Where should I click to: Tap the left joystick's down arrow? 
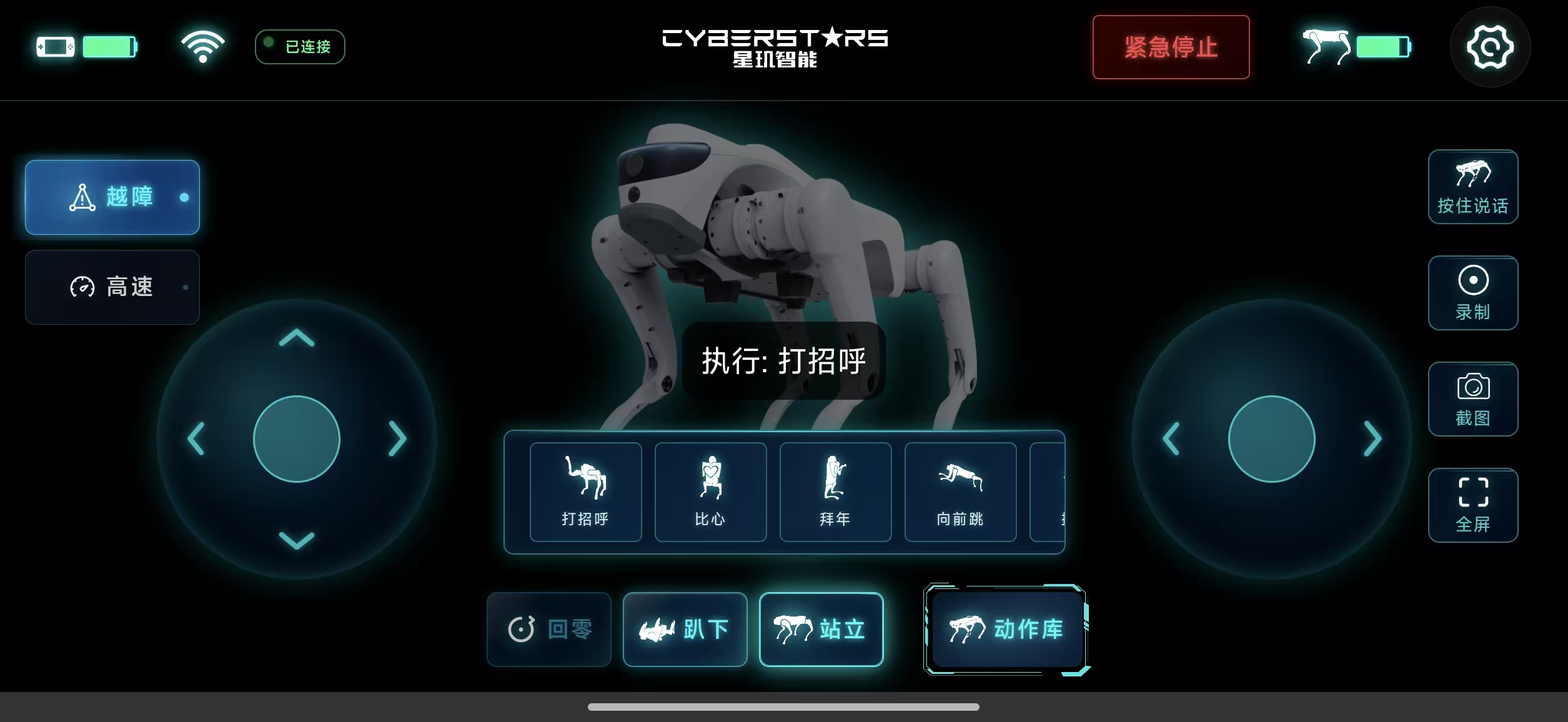pyautogui.click(x=297, y=540)
